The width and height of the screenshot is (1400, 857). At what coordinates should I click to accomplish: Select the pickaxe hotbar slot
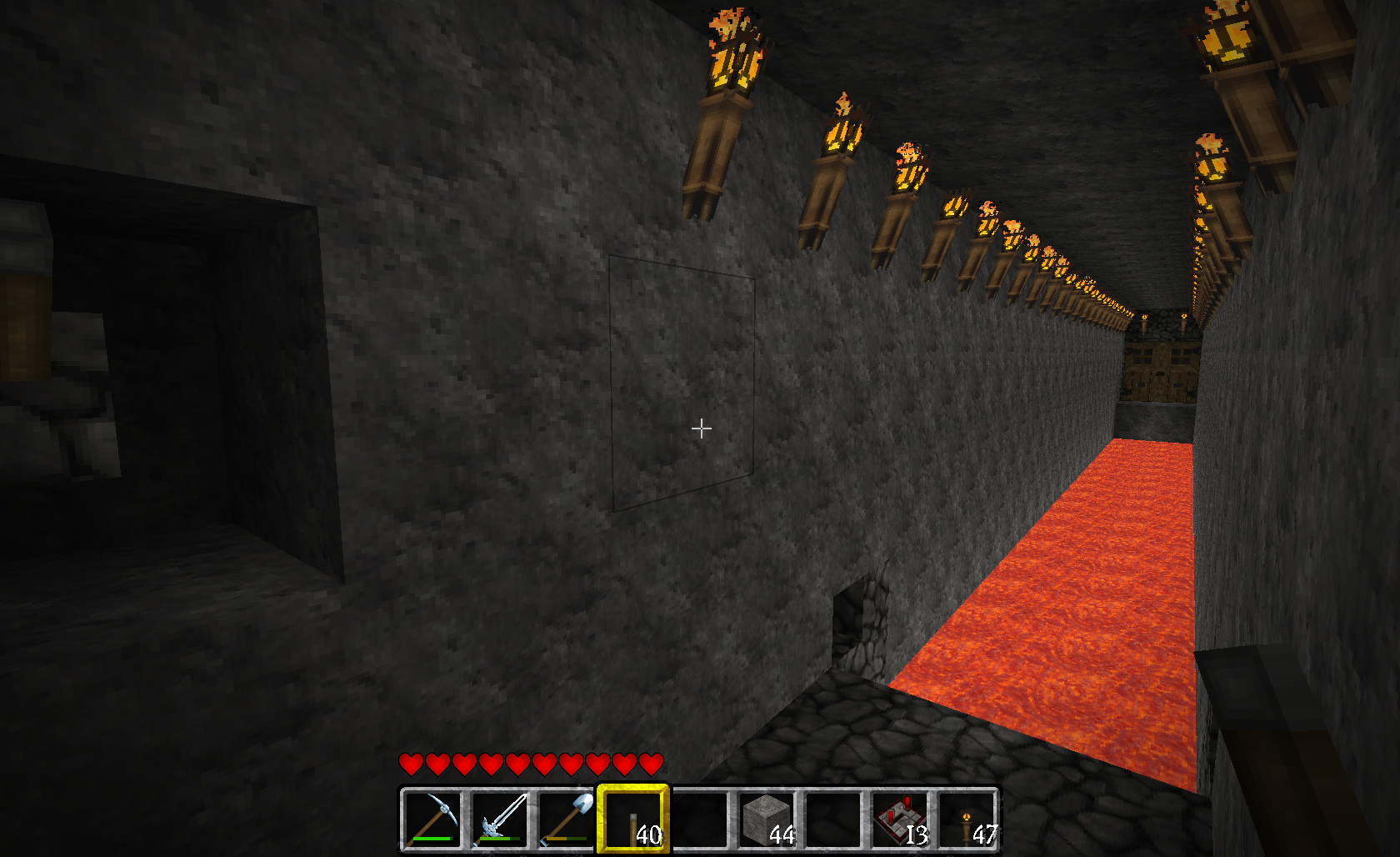[432, 819]
